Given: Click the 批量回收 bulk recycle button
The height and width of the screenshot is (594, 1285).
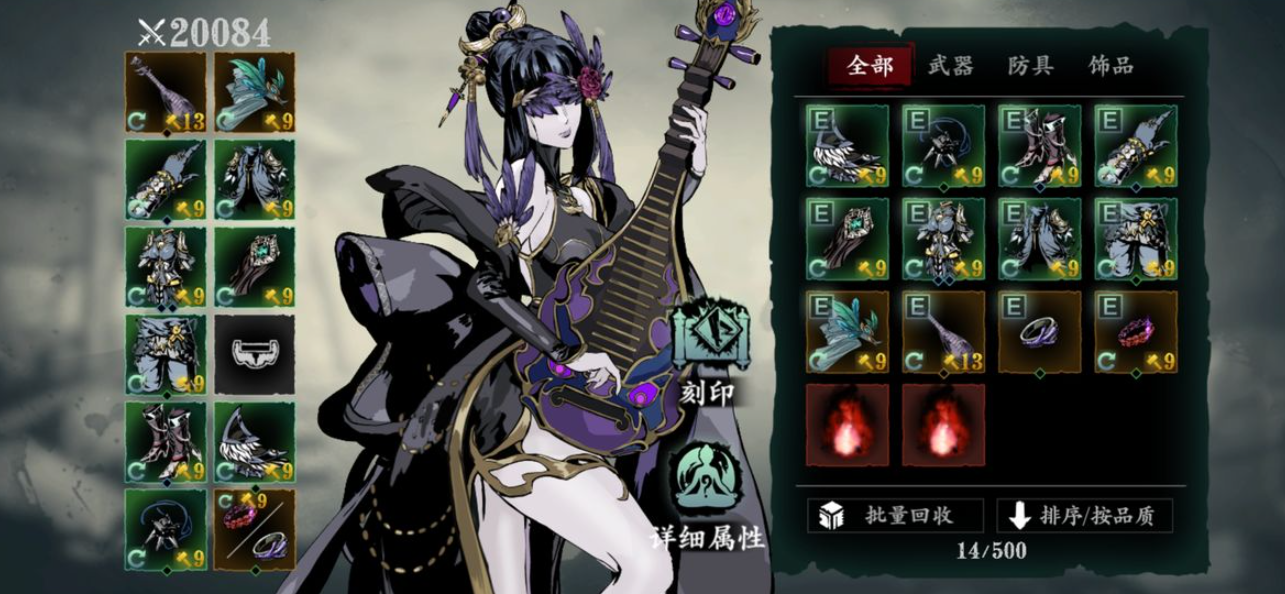Looking at the screenshot, I should click(x=895, y=516).
